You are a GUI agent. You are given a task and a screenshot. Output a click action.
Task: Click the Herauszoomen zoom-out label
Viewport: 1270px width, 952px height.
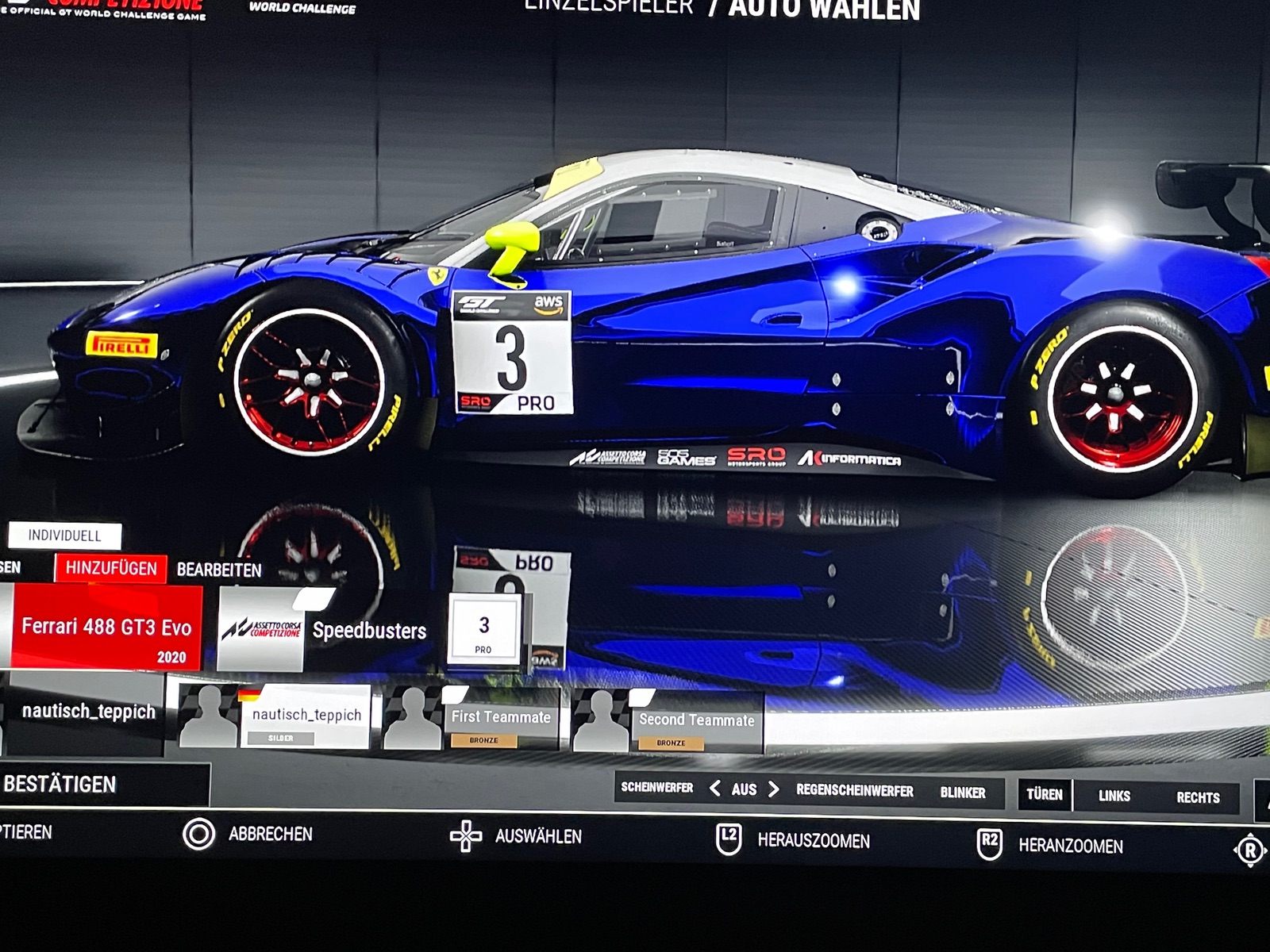click(813, 841)
